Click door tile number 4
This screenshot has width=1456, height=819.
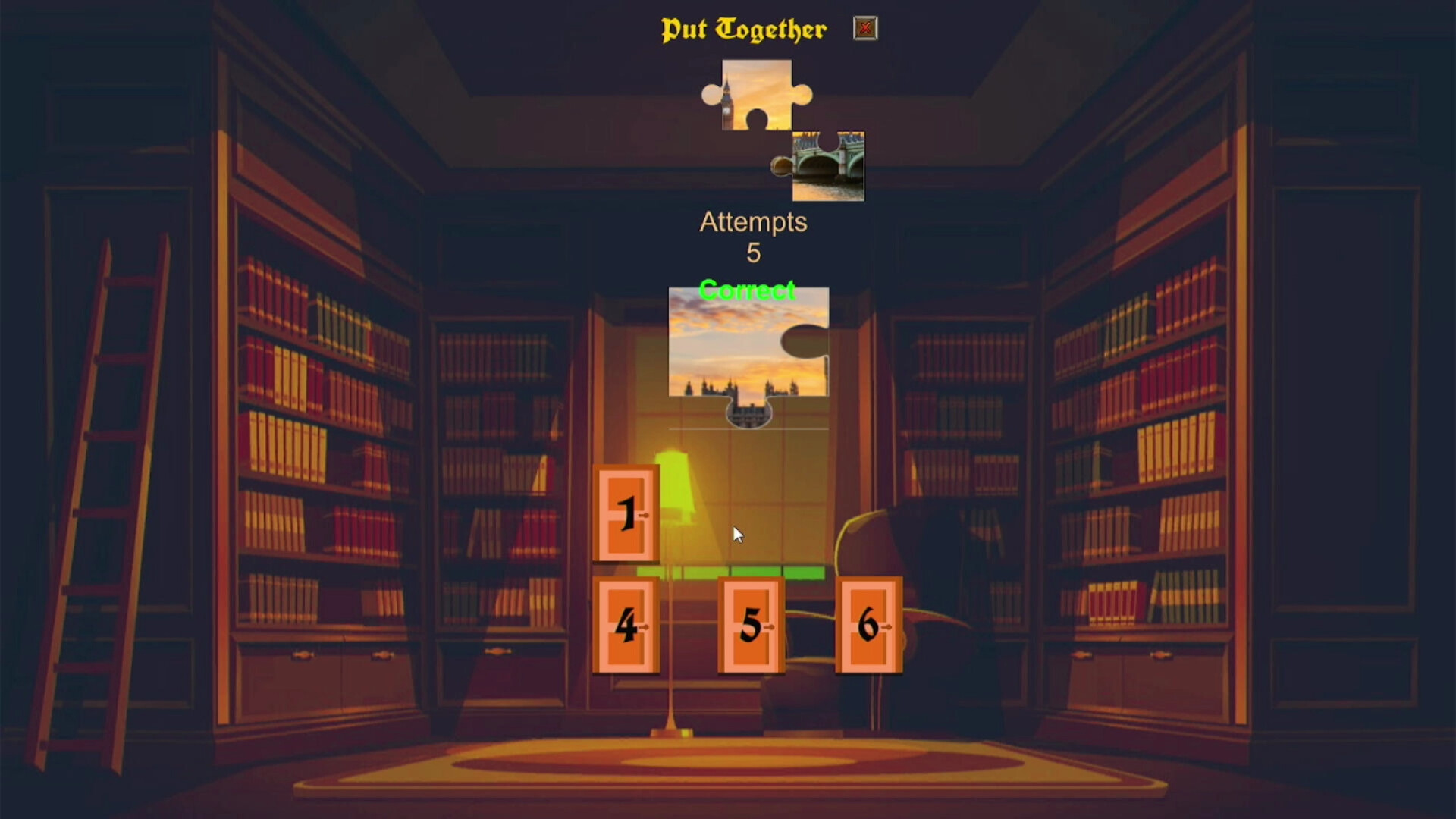tap(626, 626)
